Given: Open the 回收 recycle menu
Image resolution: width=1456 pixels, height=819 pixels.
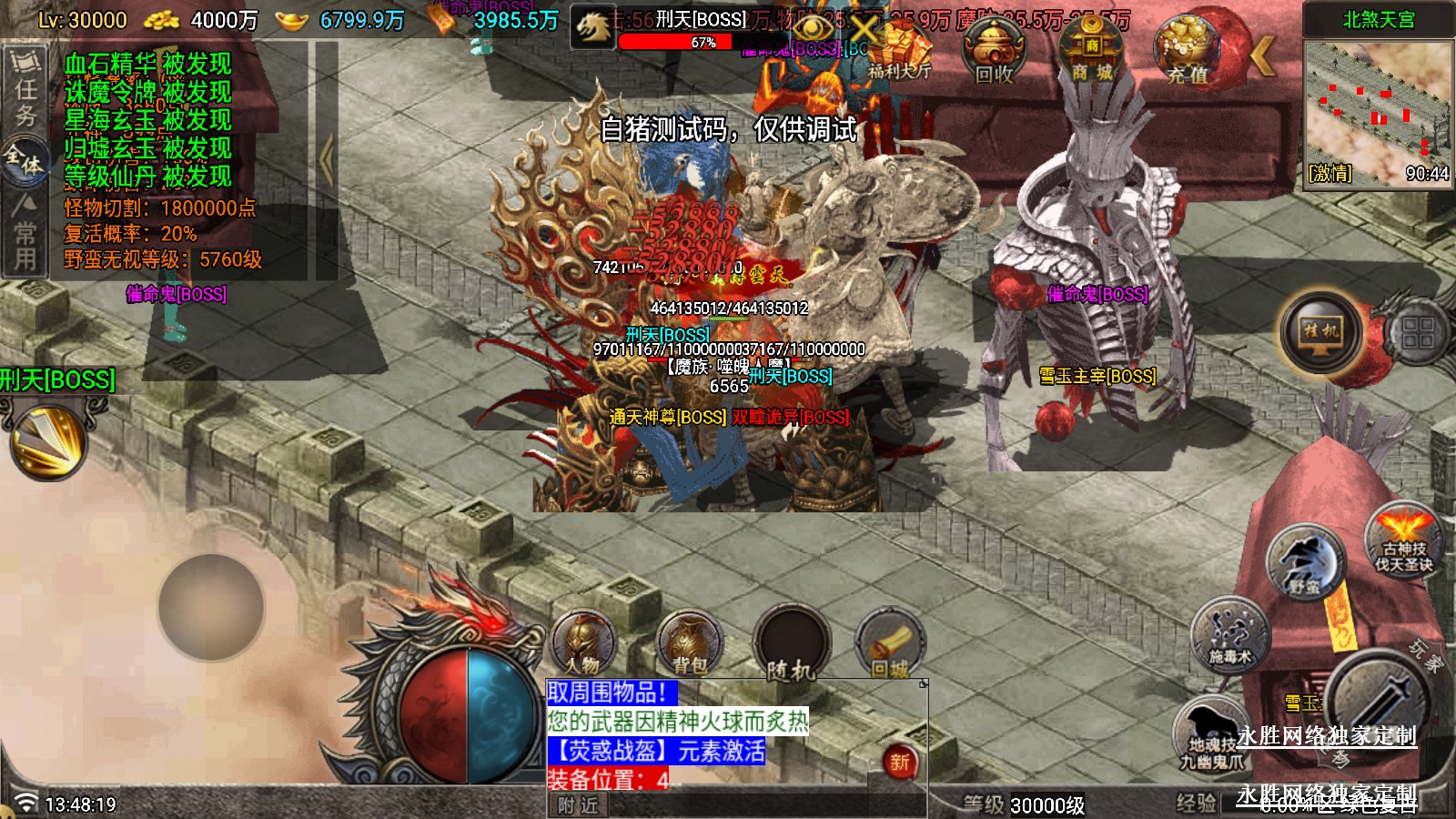Looking at the screenshot, I should pyautogui.click(x=994, y=53).
